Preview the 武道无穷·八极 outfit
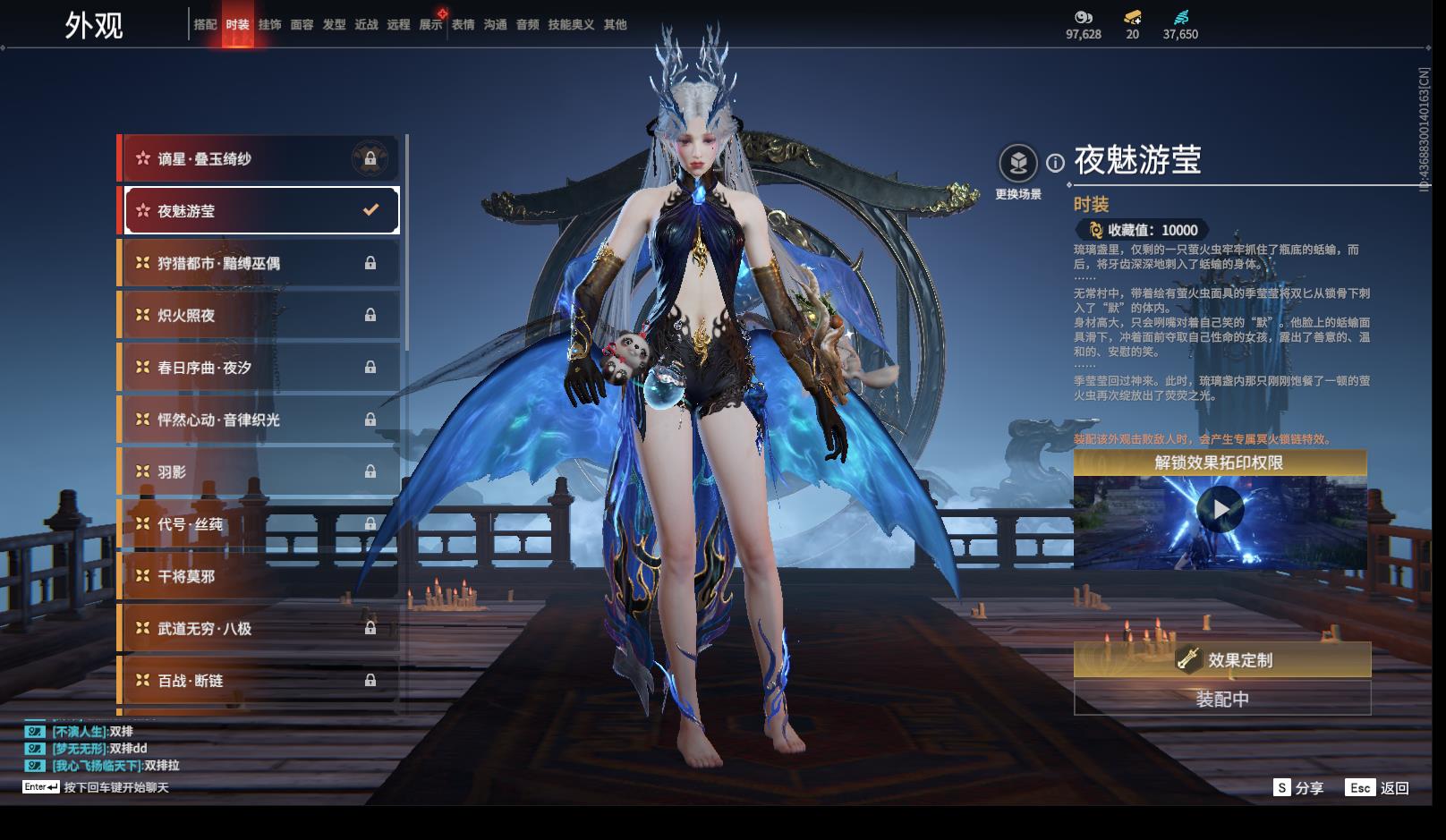 (259, 628)
